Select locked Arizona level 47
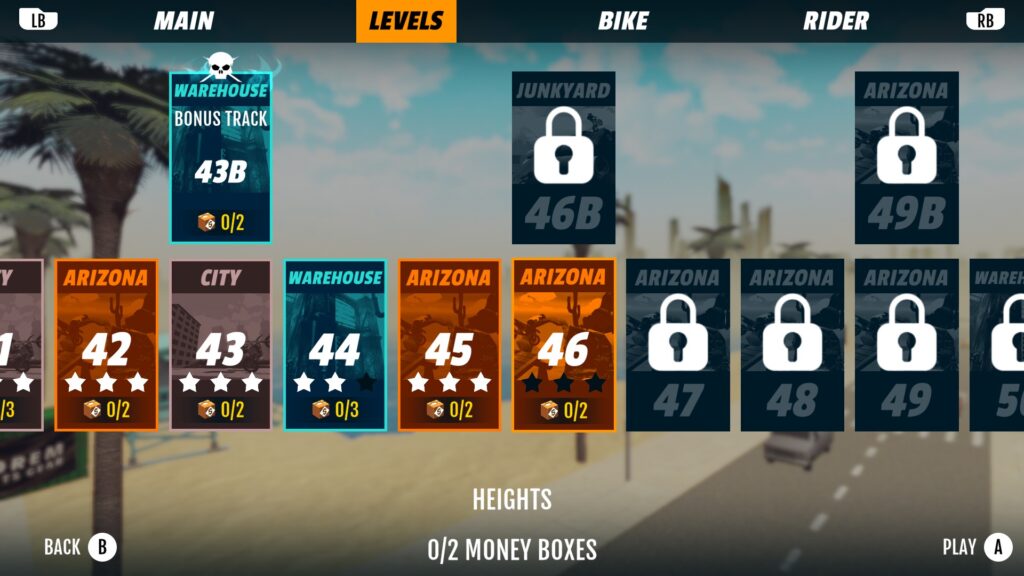 pos(677,345)
